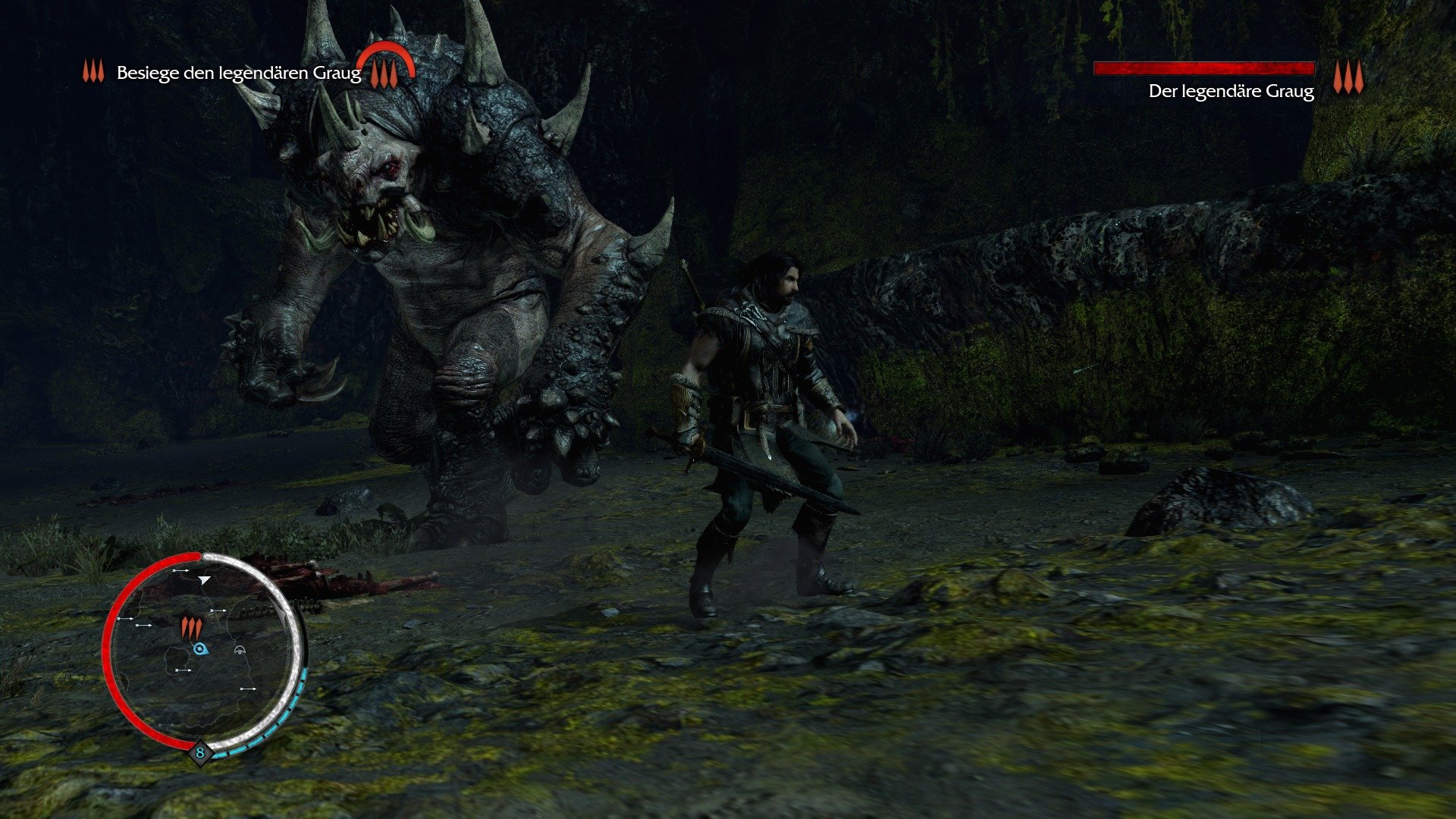Select the gray stronghold icon on the minimap
1456x819 pixels.
240,651
